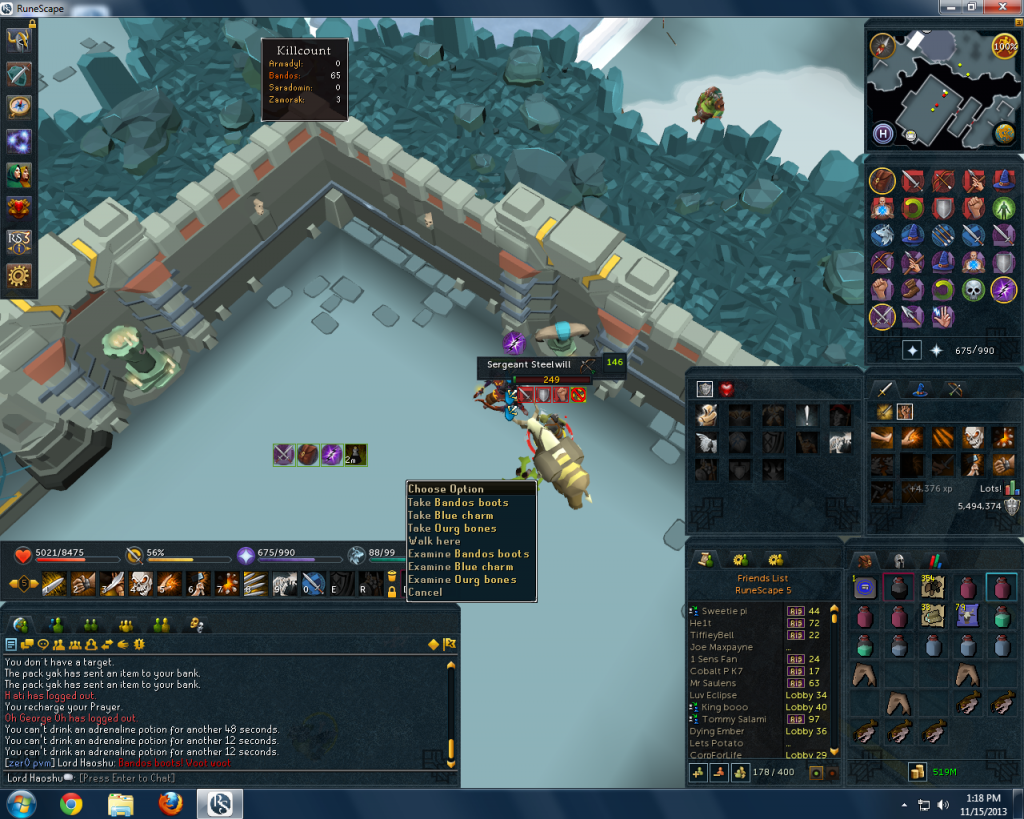
Task: Choose Walk here in context menu
Action: click(434, 541)
